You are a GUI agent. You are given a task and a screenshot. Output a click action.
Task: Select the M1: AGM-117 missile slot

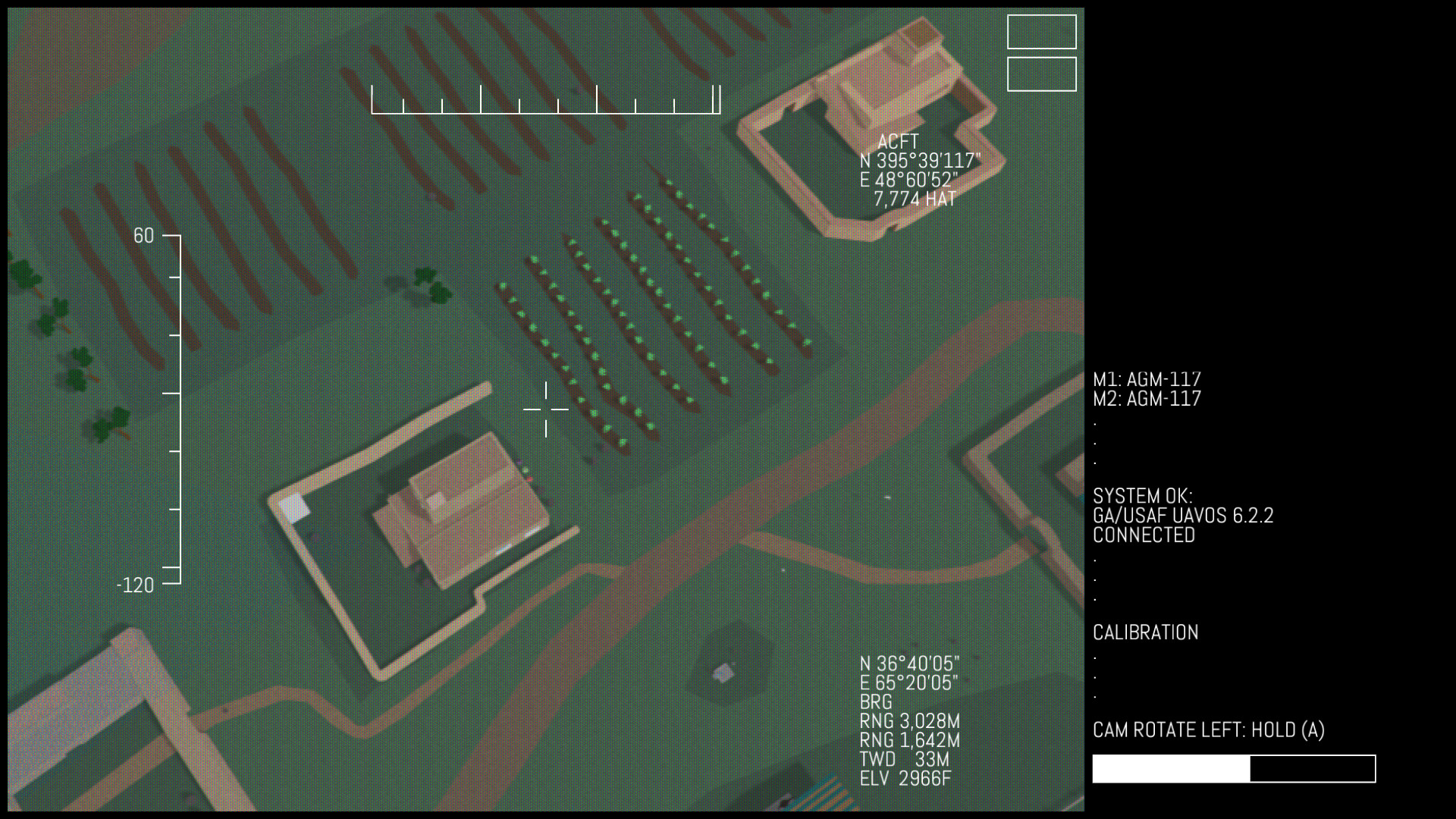click(x=1147, y=379)
